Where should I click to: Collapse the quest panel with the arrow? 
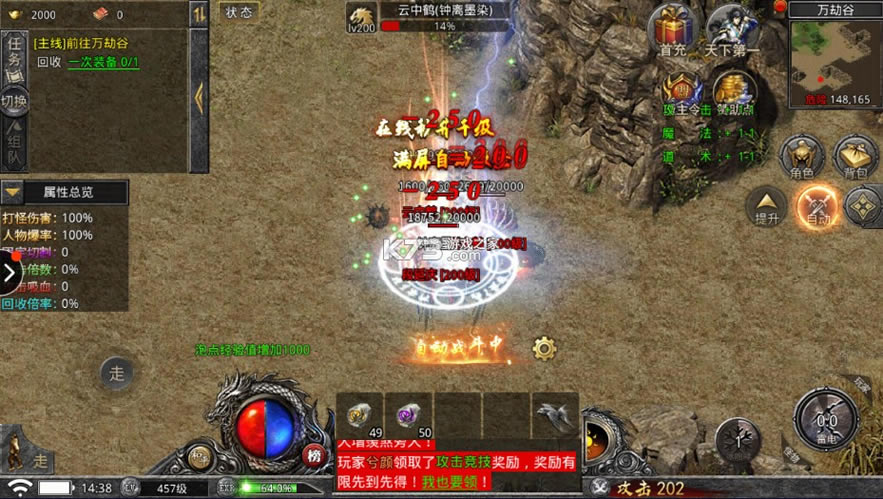pos(198,97)
